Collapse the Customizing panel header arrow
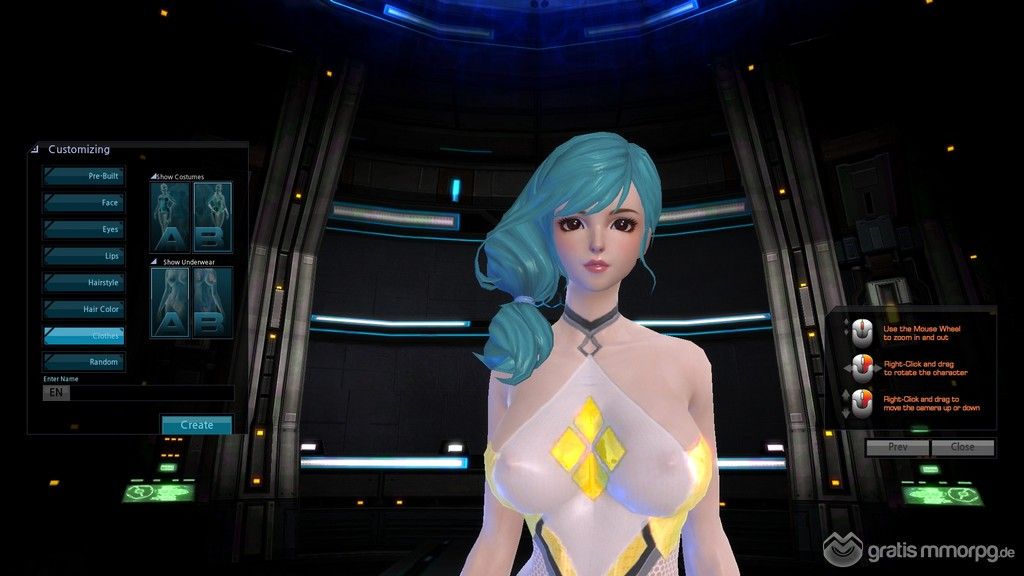 pyautogui.click(x=36, y=150)
